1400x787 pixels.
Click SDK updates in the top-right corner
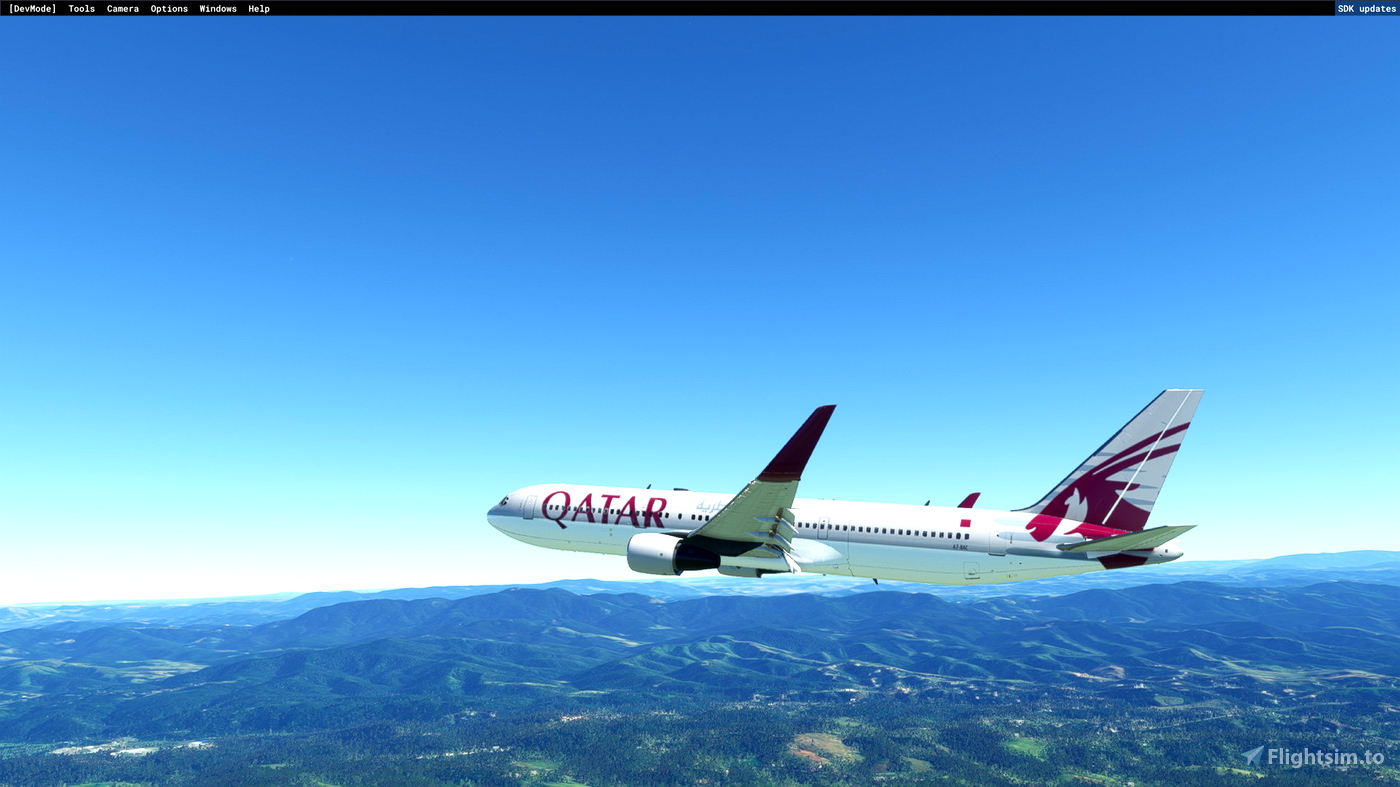point(1367,7)
